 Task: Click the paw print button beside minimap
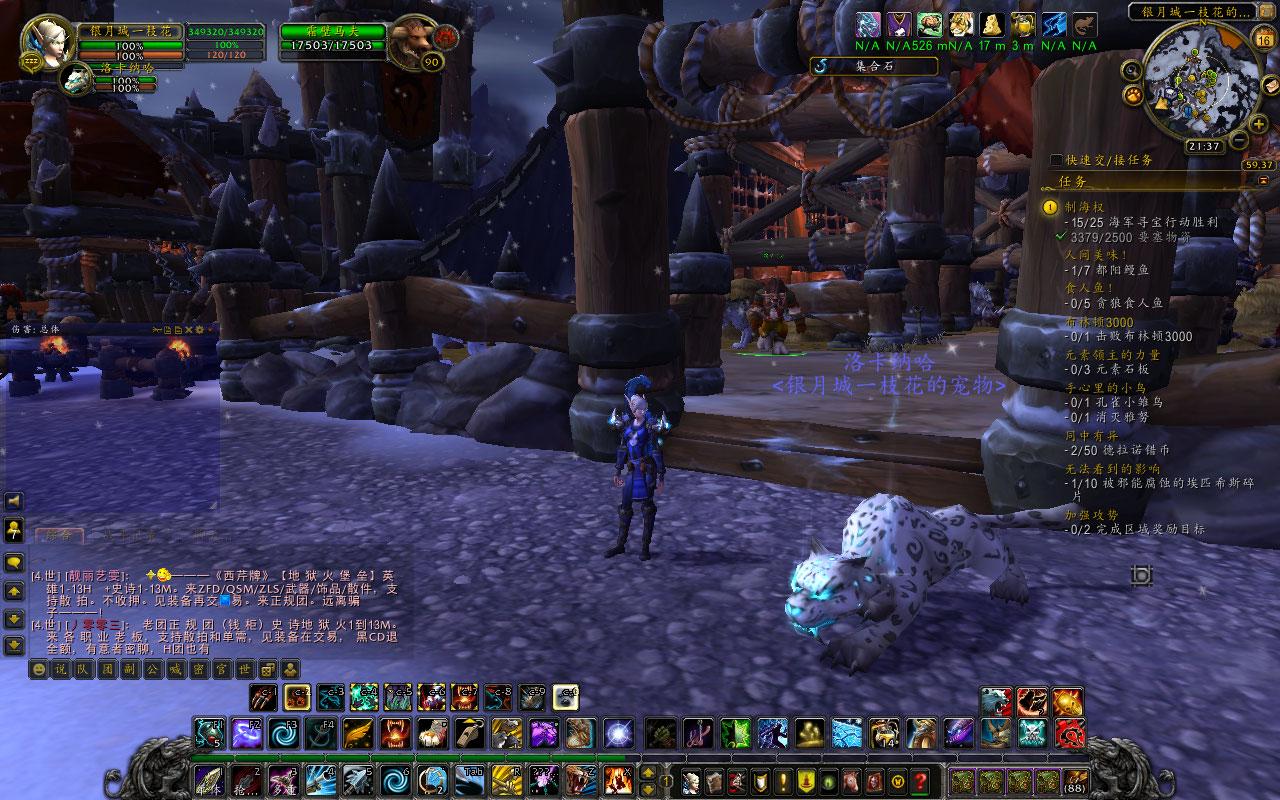point(1134,95)
